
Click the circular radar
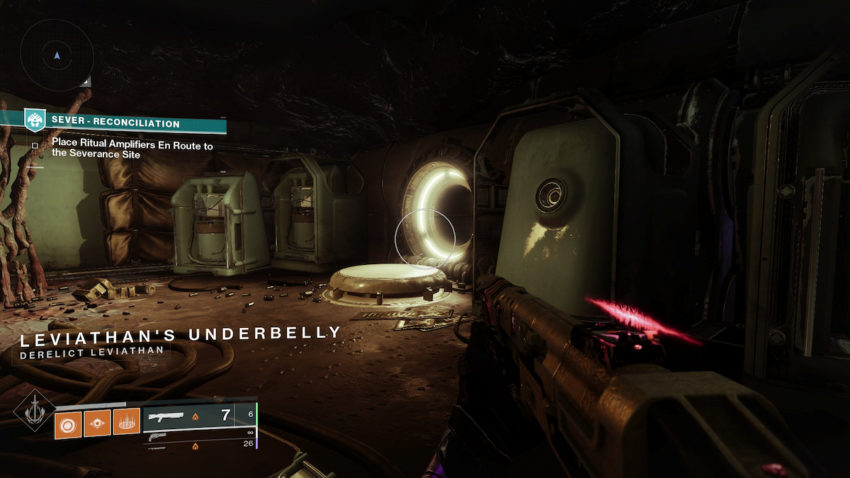(x=57, y=55)
